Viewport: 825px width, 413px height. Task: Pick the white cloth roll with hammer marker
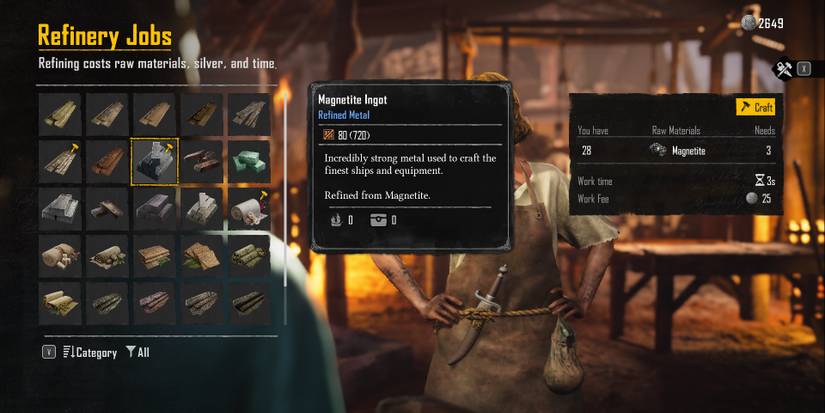click(x=249, y=208)
